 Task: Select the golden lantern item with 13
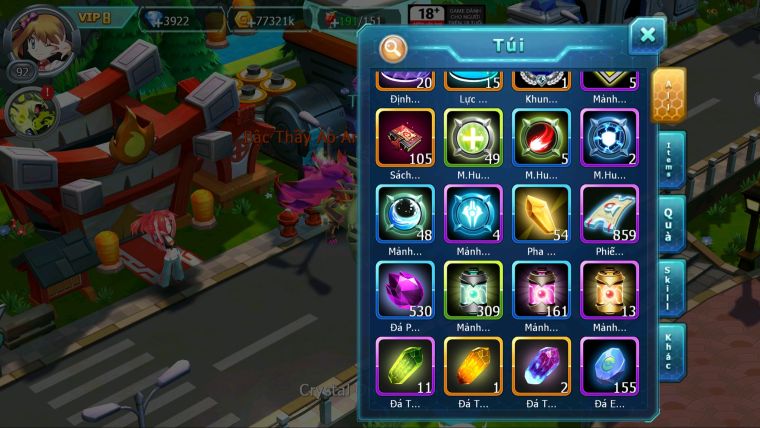(609, 289)
